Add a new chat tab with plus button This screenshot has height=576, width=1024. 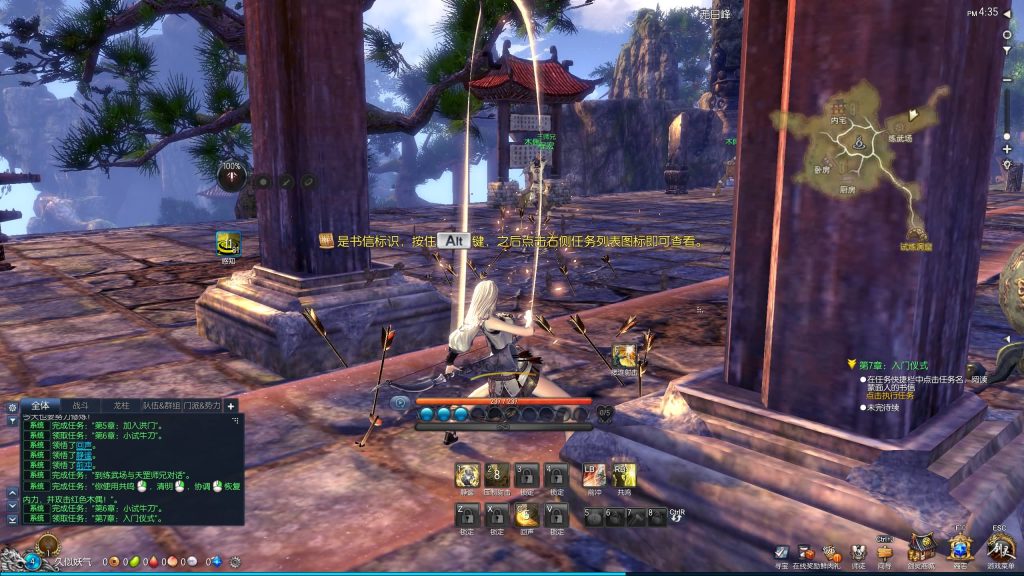coord(231,406)
